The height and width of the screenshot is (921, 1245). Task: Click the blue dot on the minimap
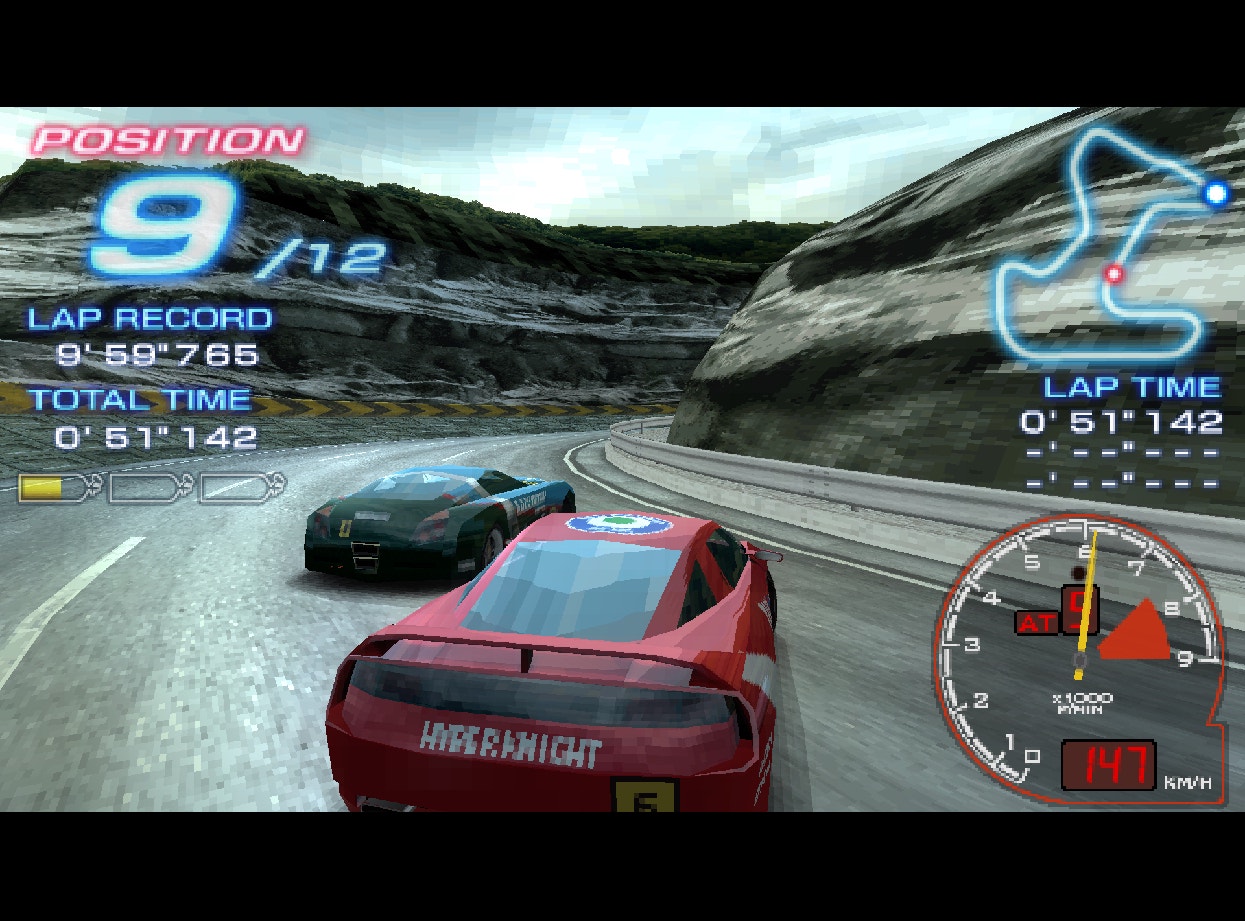(x=1216, y=193)
